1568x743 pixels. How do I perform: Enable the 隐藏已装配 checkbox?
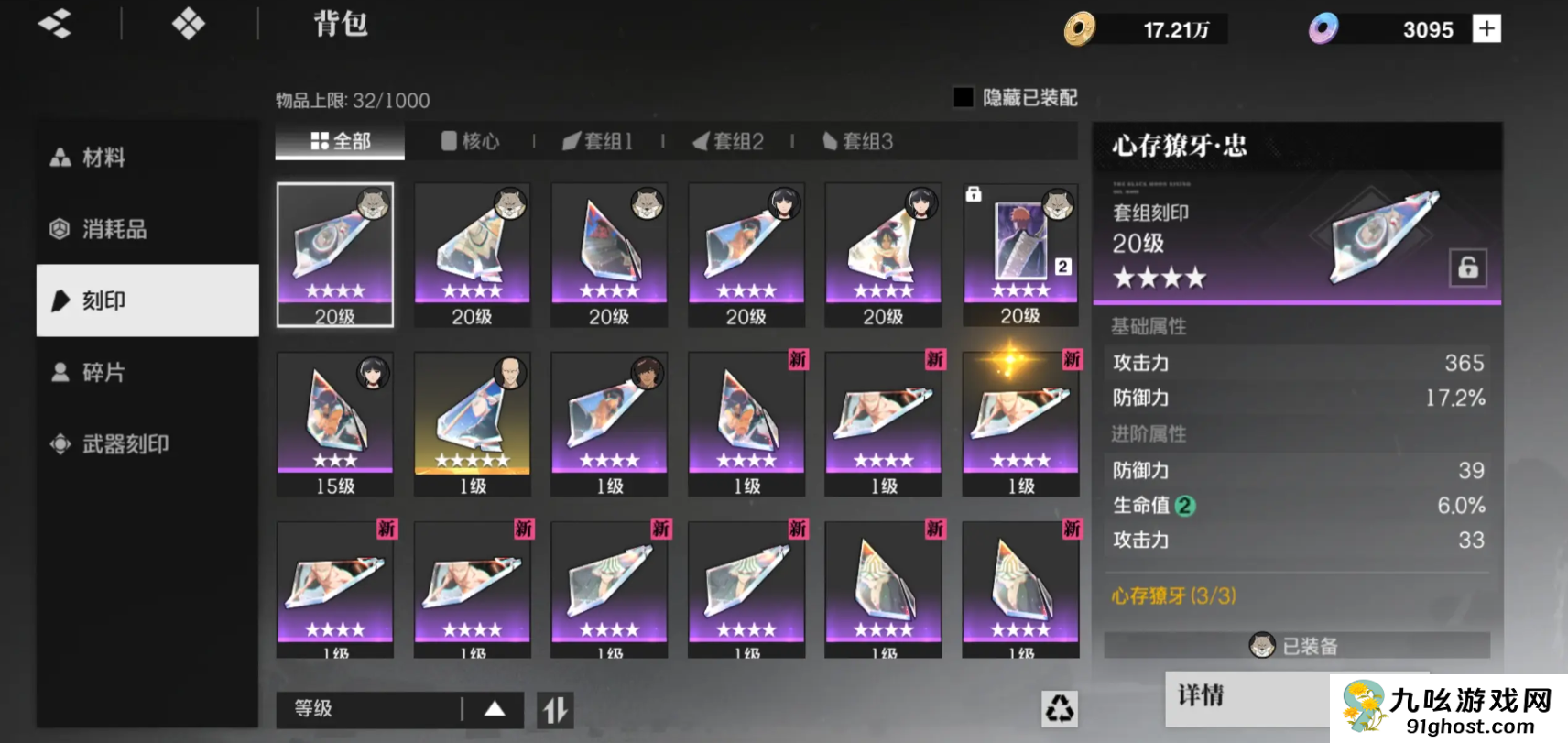point(963,97)
